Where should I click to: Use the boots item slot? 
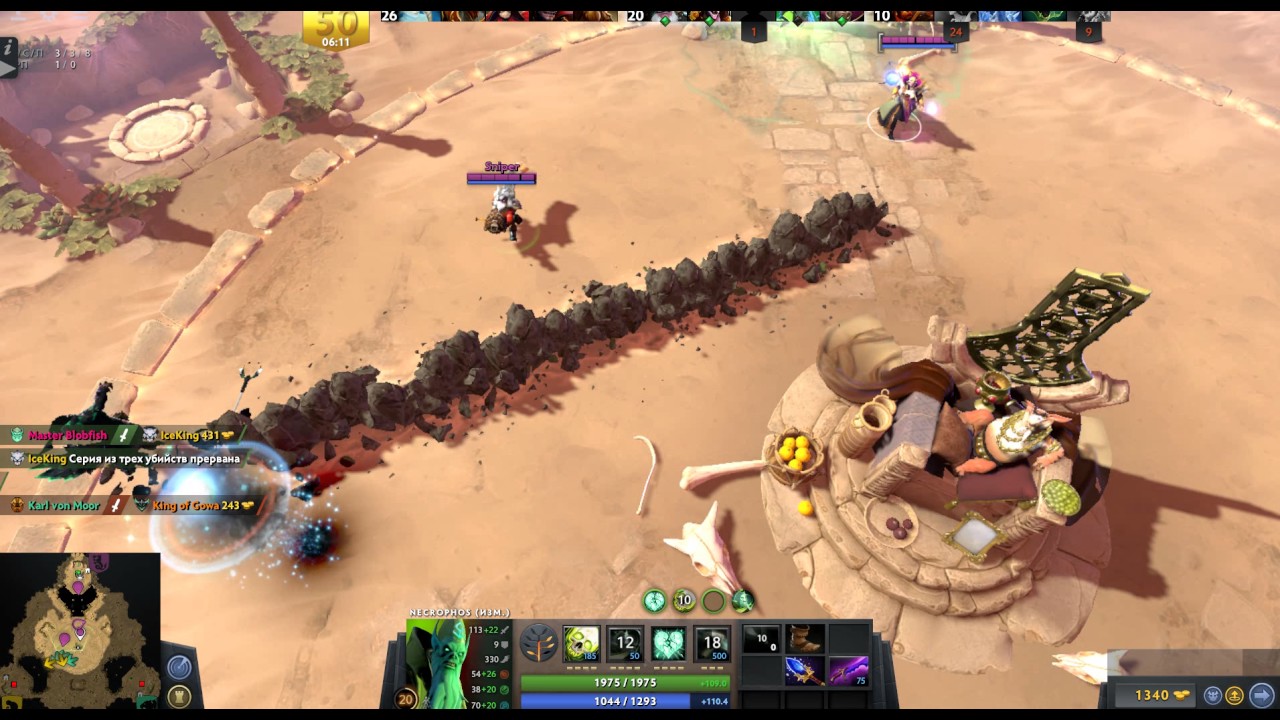click(804, 638)
